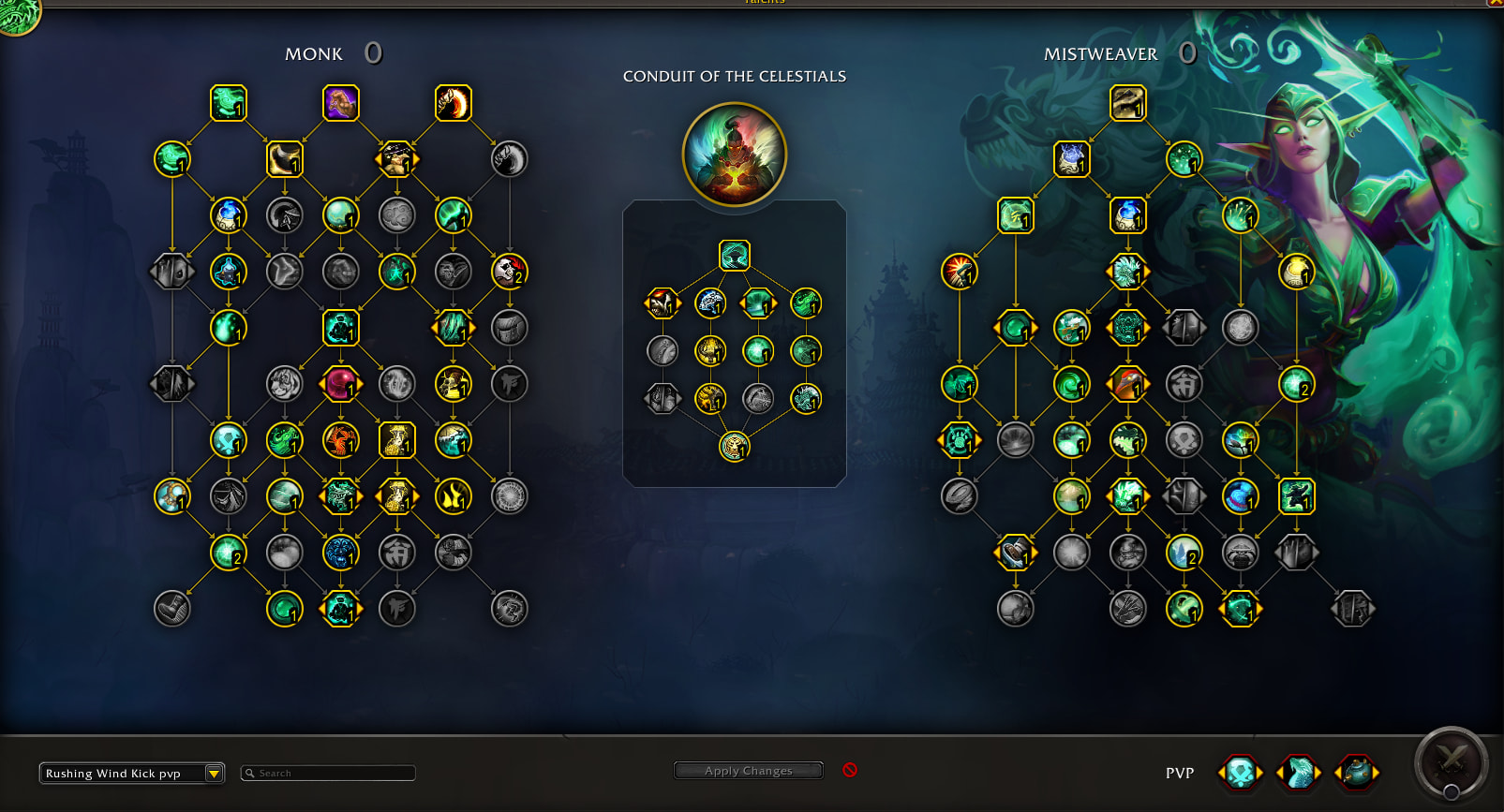Select the teal knot PVP talent slot
1504x812 pixels.
pyautogui.click(x=1241, y=774)
